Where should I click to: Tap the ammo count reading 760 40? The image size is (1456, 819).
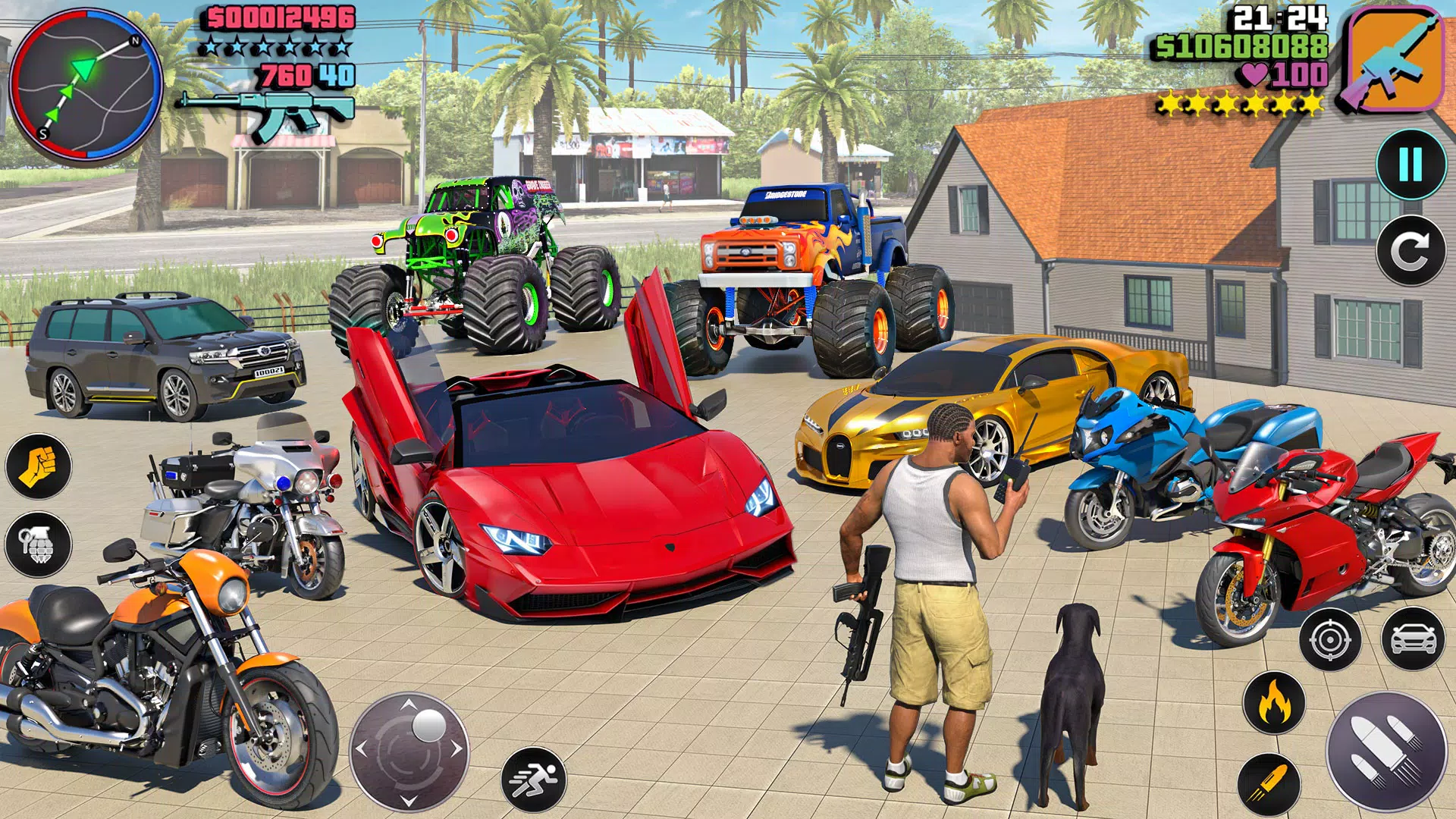(307, 74)
